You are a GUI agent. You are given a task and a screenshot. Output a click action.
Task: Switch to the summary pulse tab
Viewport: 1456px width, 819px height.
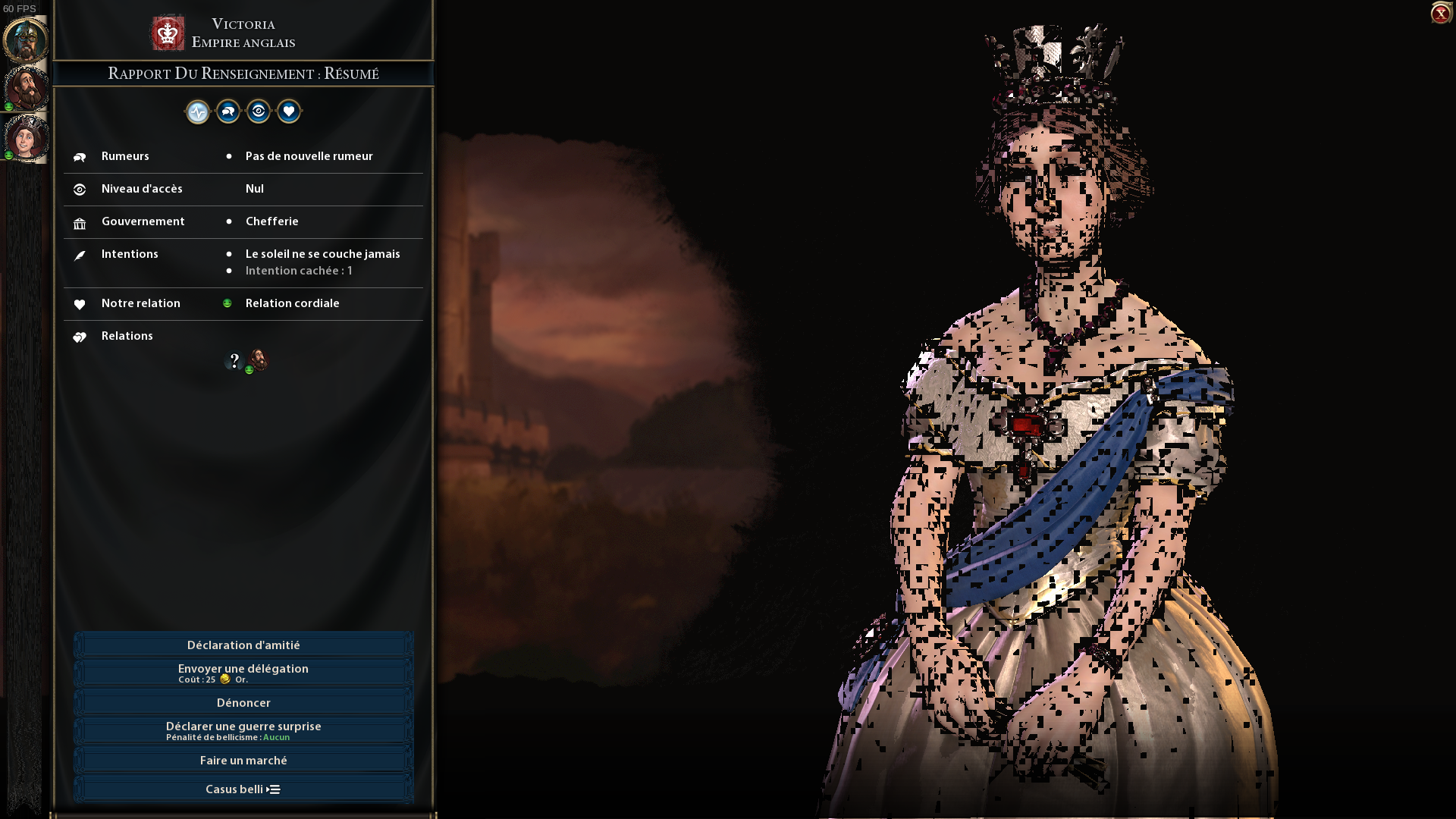point(198,112)
